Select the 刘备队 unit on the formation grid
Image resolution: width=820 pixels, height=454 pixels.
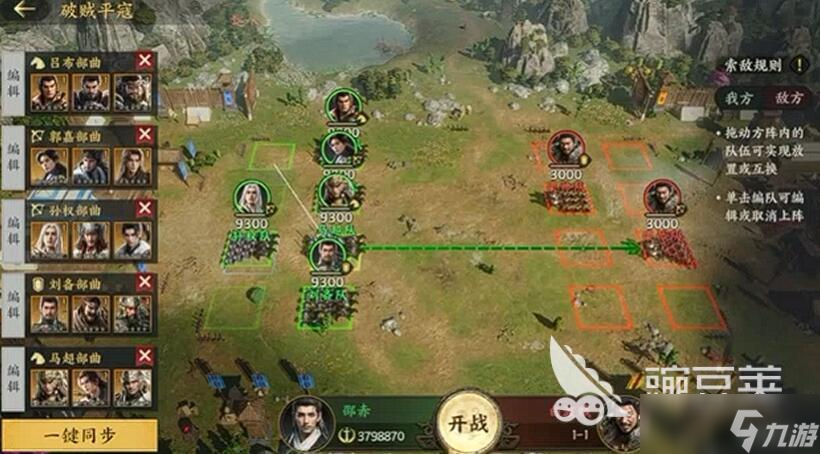tap(327, 302)
